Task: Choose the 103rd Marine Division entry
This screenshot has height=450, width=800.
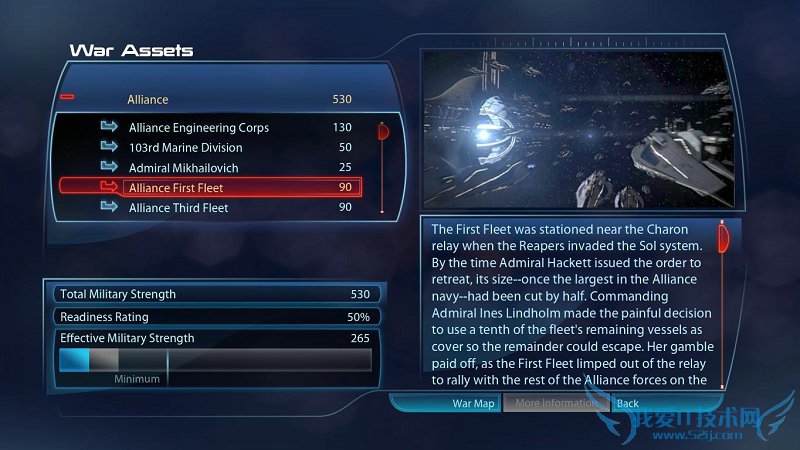Action: coord(185,148)
